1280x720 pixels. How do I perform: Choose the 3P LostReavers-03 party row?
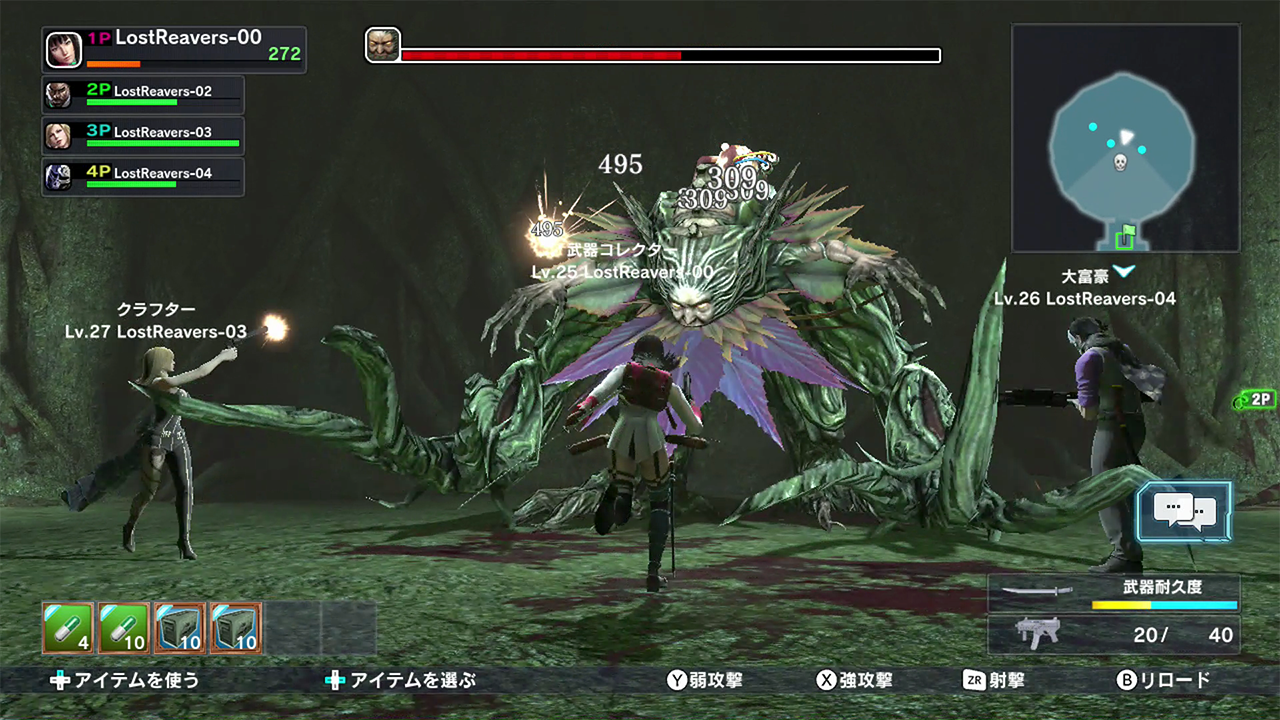(143, 135)
